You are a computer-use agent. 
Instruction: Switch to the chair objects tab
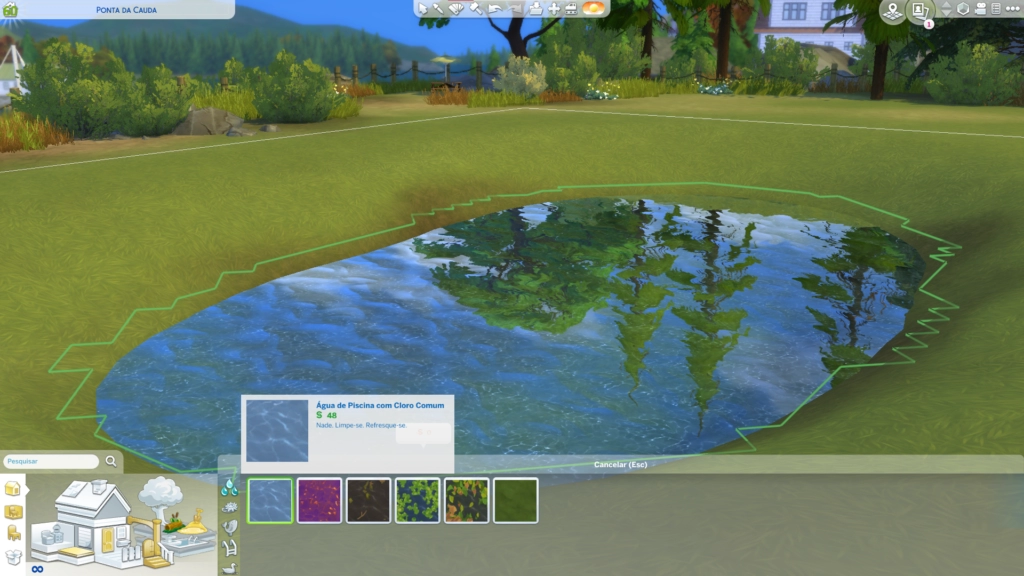click(x=13, y=532)
